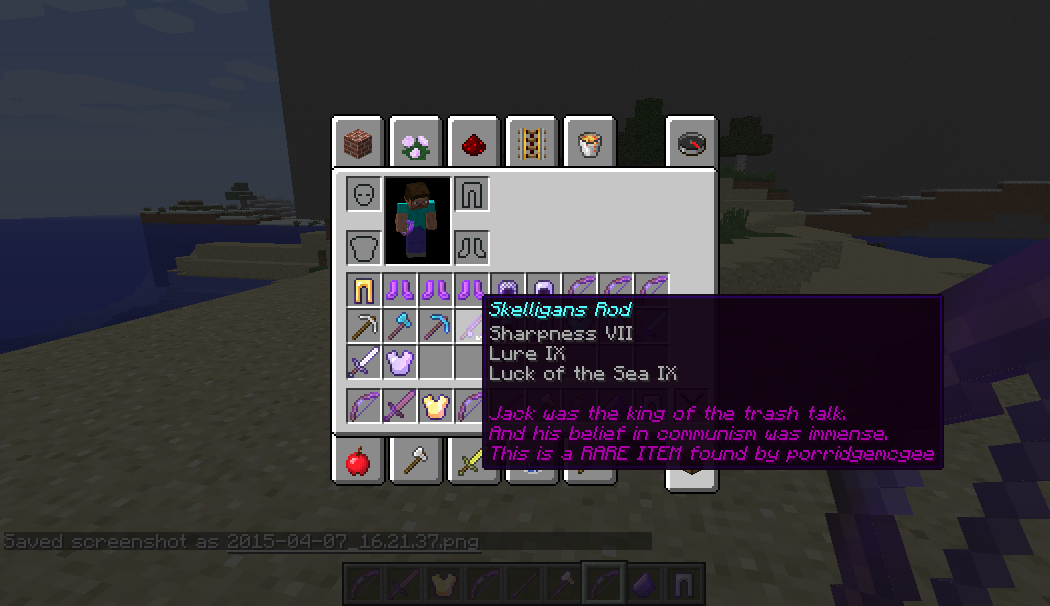Pick up the diamond pickaxe

coord(436,327)
